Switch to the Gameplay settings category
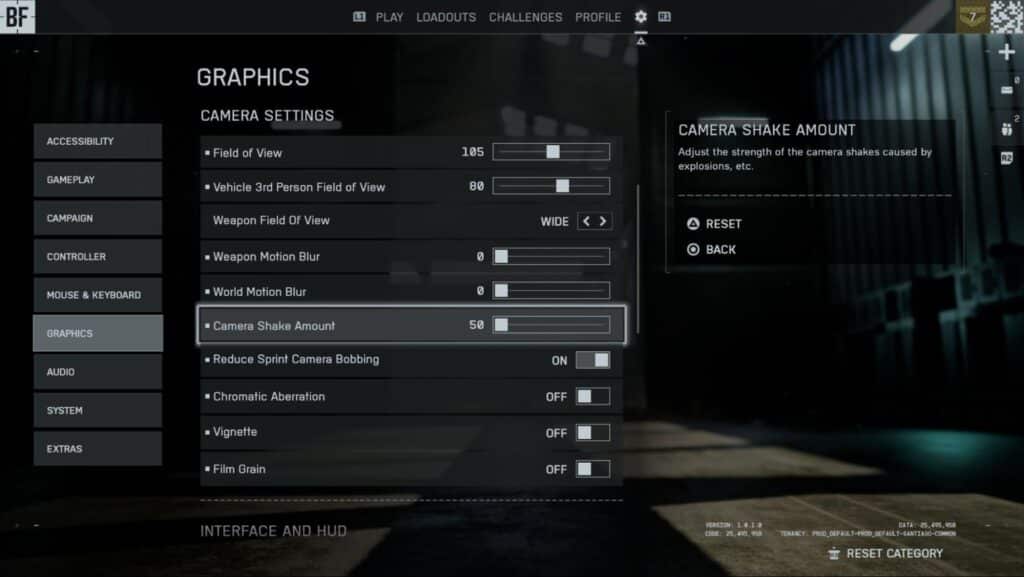Screen dimensions: 1024x577 tap(97, 180)
